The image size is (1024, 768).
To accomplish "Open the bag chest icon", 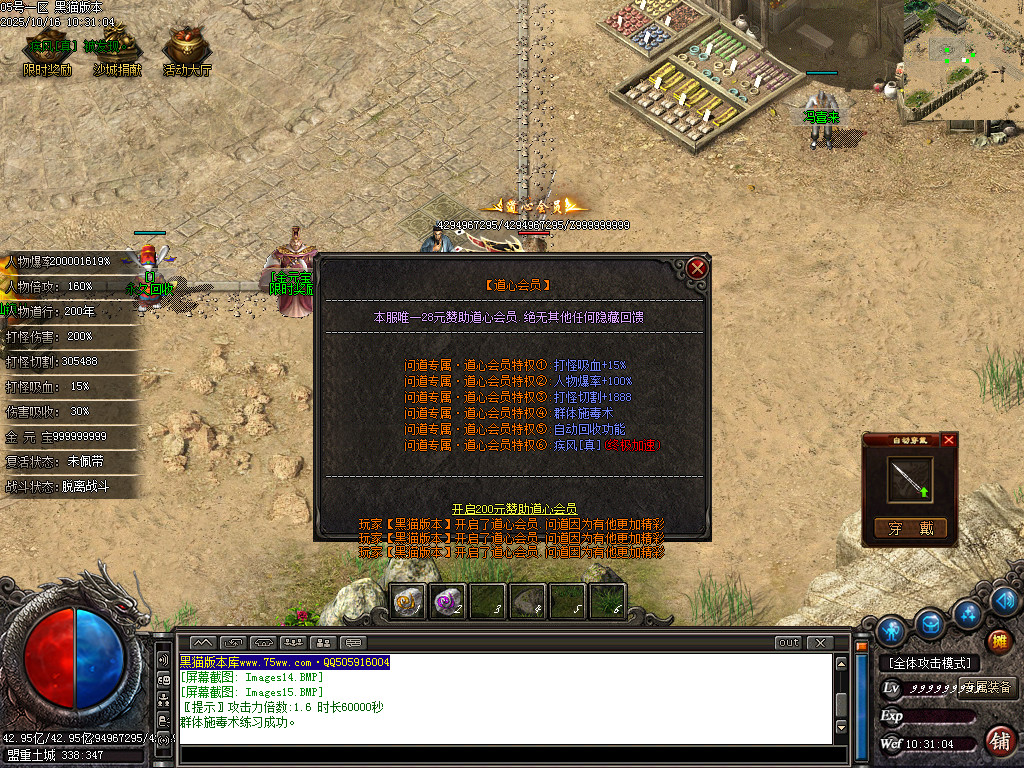I will pos(930,623).
